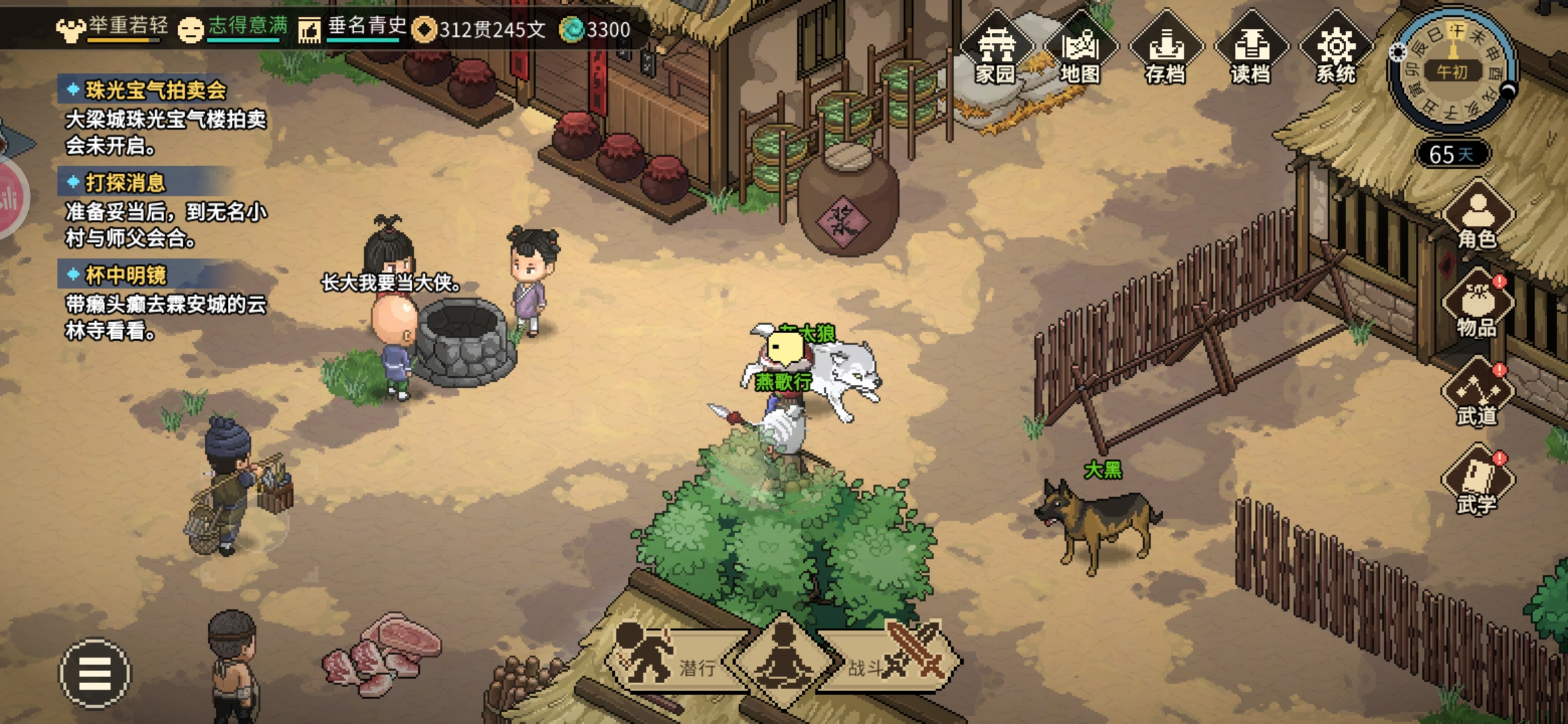Viewport: 1568px width, 724px height.
Task: Click the time-of-day compass dial
Action: [x=1452, y=70]
